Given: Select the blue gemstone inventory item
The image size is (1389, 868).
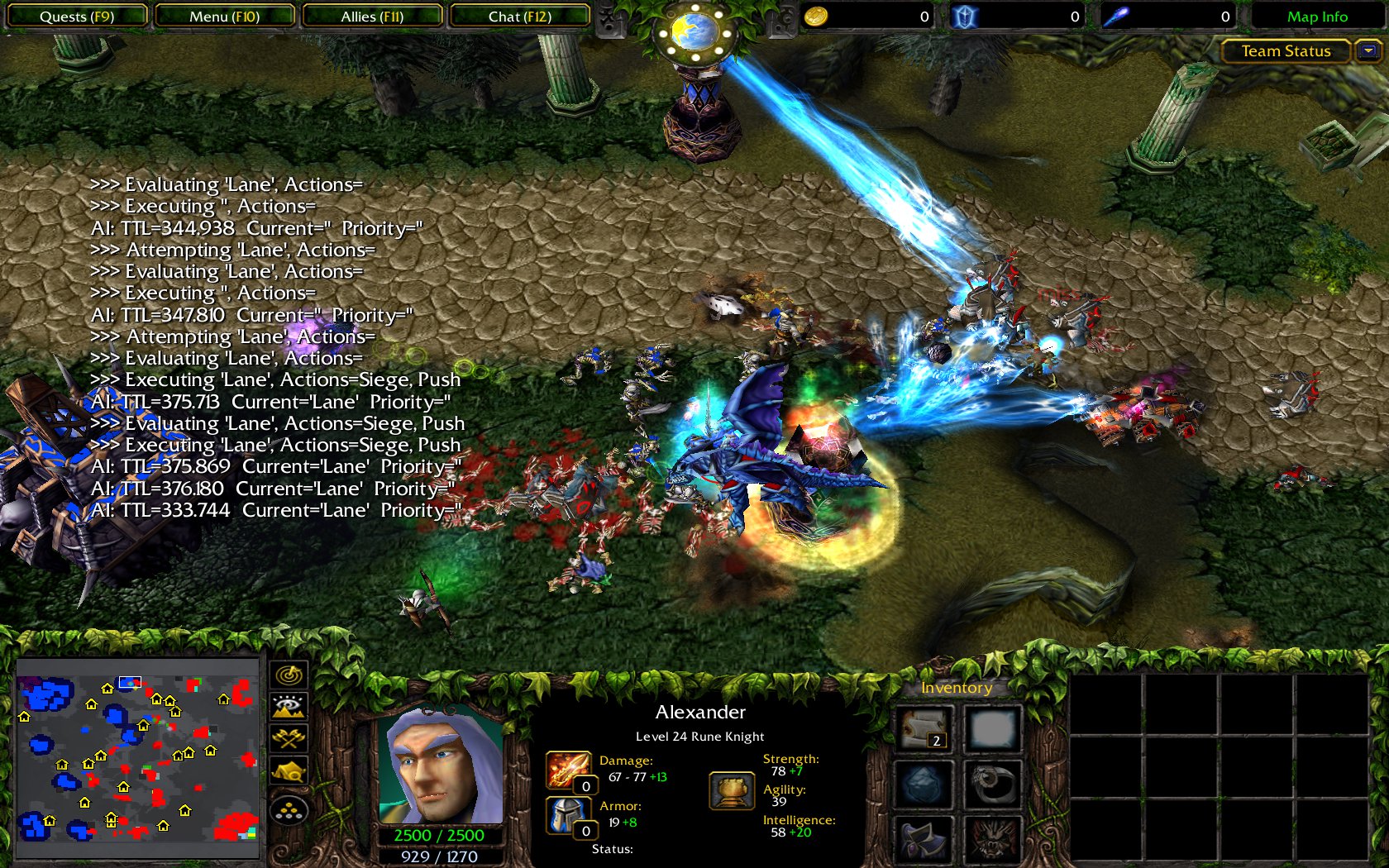Looking at the screenshot, I should click(x=924, y=784).
